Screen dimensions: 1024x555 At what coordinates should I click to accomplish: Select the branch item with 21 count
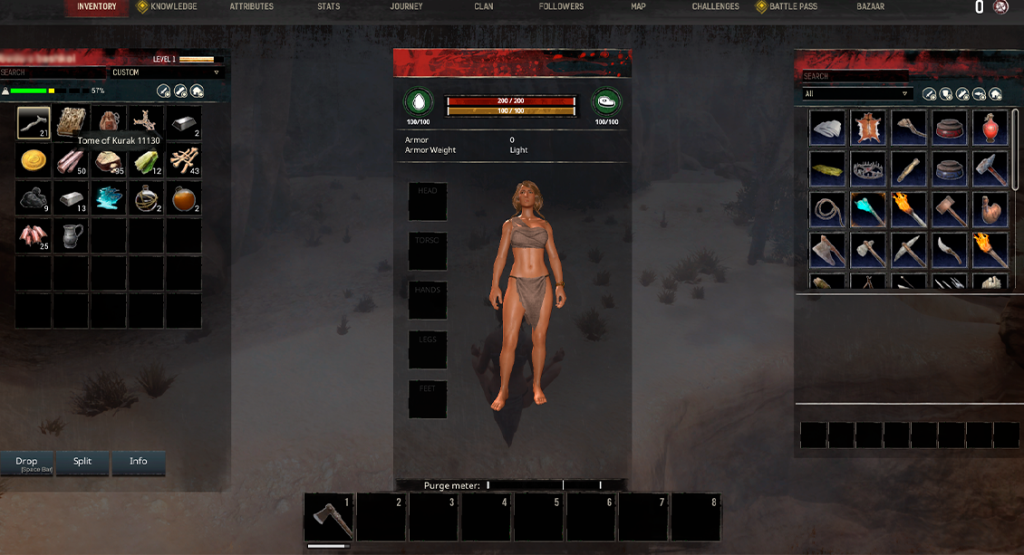pyautogui.click(x=34, y=122)
